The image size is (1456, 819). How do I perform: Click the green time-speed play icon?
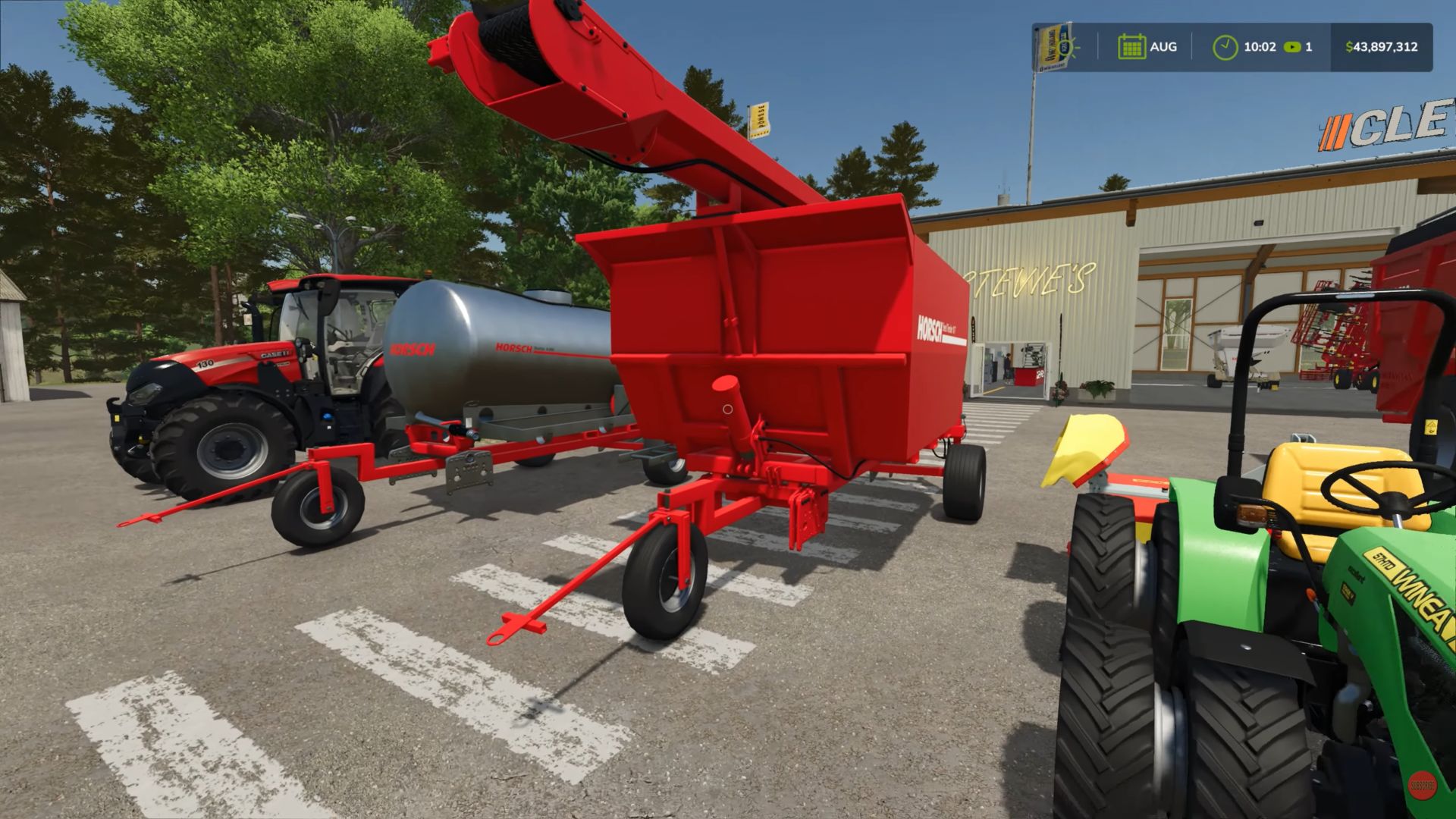click(1291, 47)
